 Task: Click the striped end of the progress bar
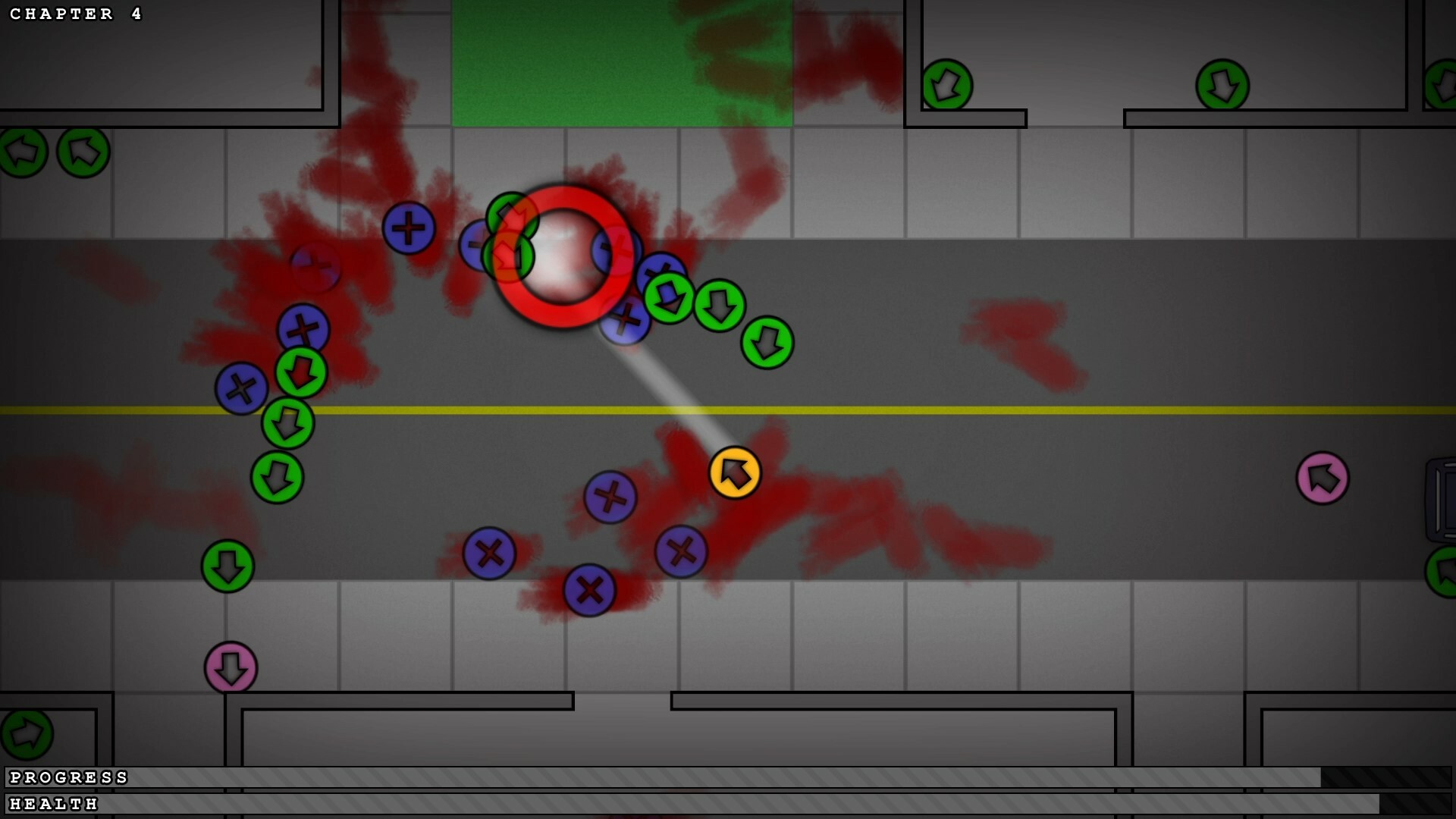click(x=1388, y=777)
